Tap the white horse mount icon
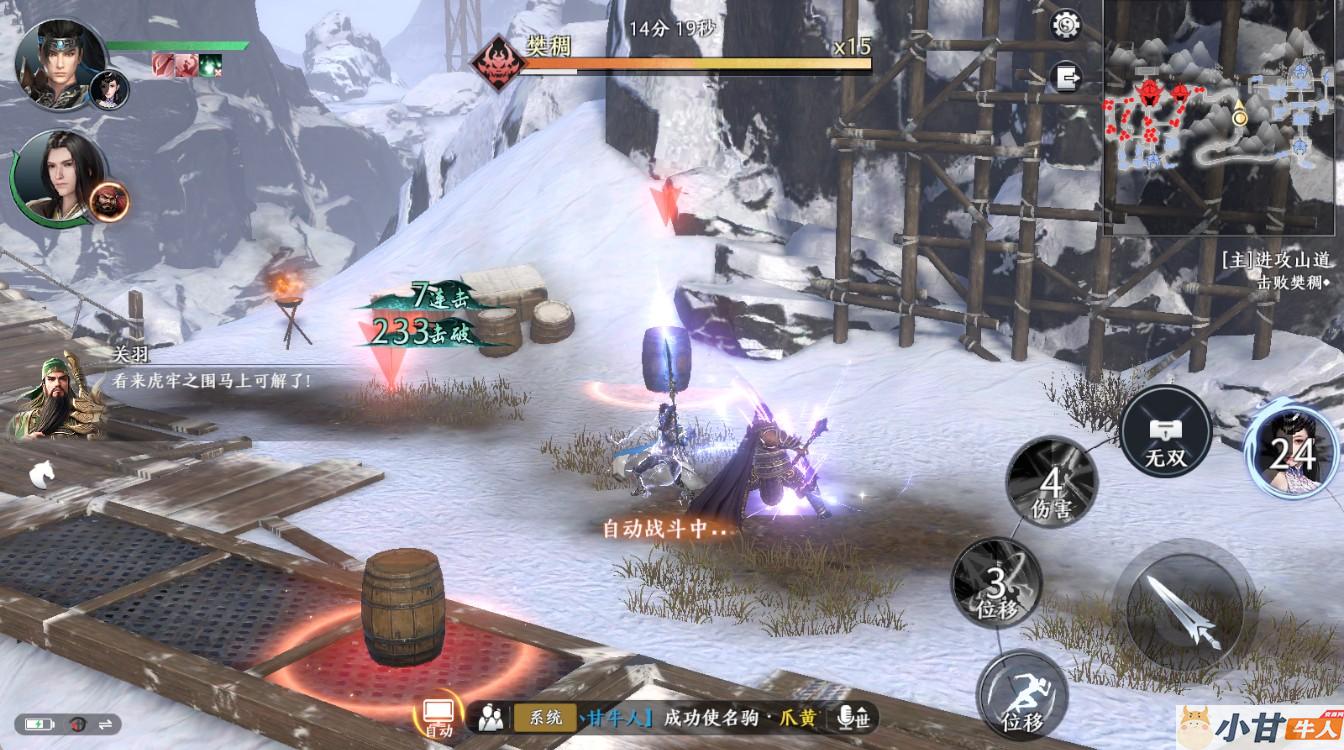Viewport: 1344px width, 750px height. coord(41,474)
